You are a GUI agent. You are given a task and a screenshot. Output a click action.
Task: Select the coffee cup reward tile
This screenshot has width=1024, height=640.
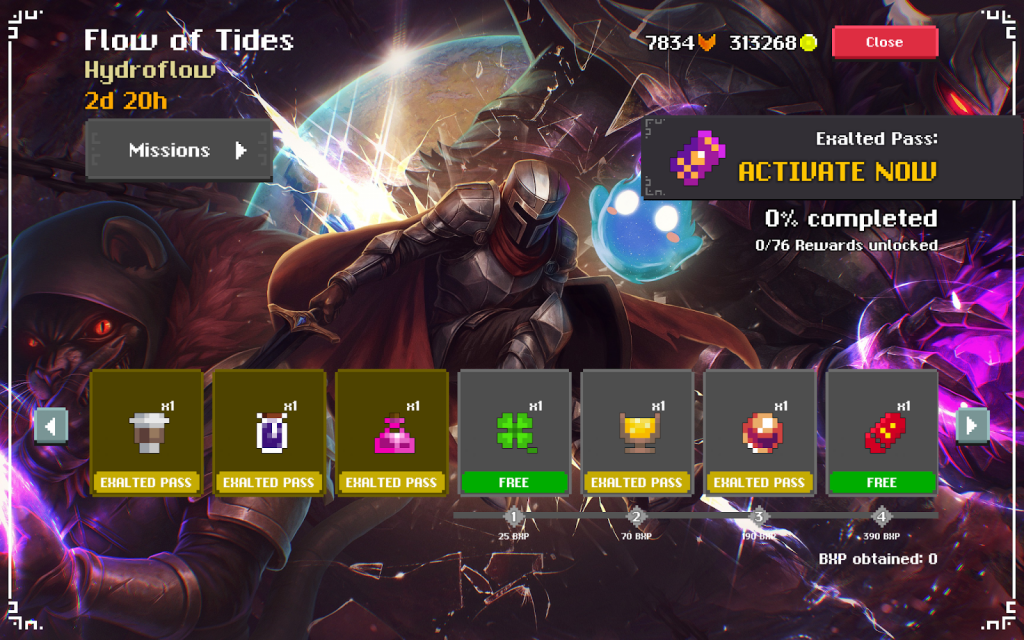point(146,432)
